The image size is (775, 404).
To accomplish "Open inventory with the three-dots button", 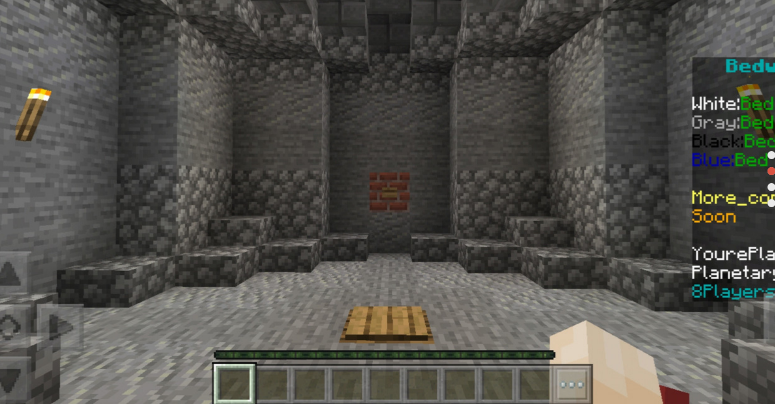I will 571,384.
